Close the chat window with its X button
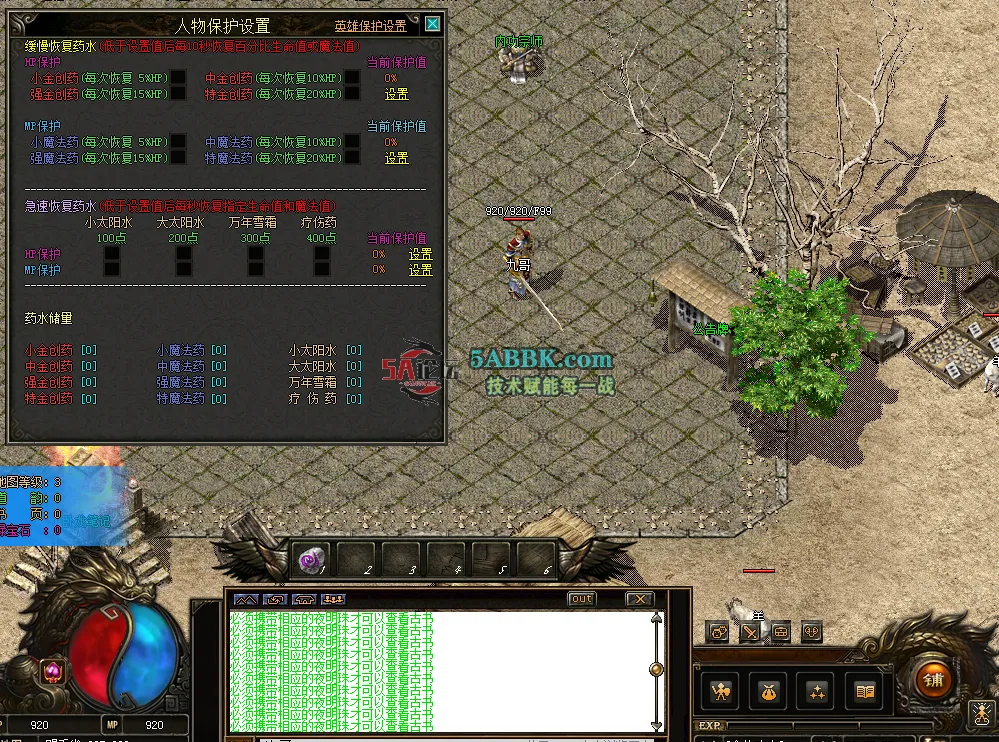999x742 pixels. (x=639, y=599)
